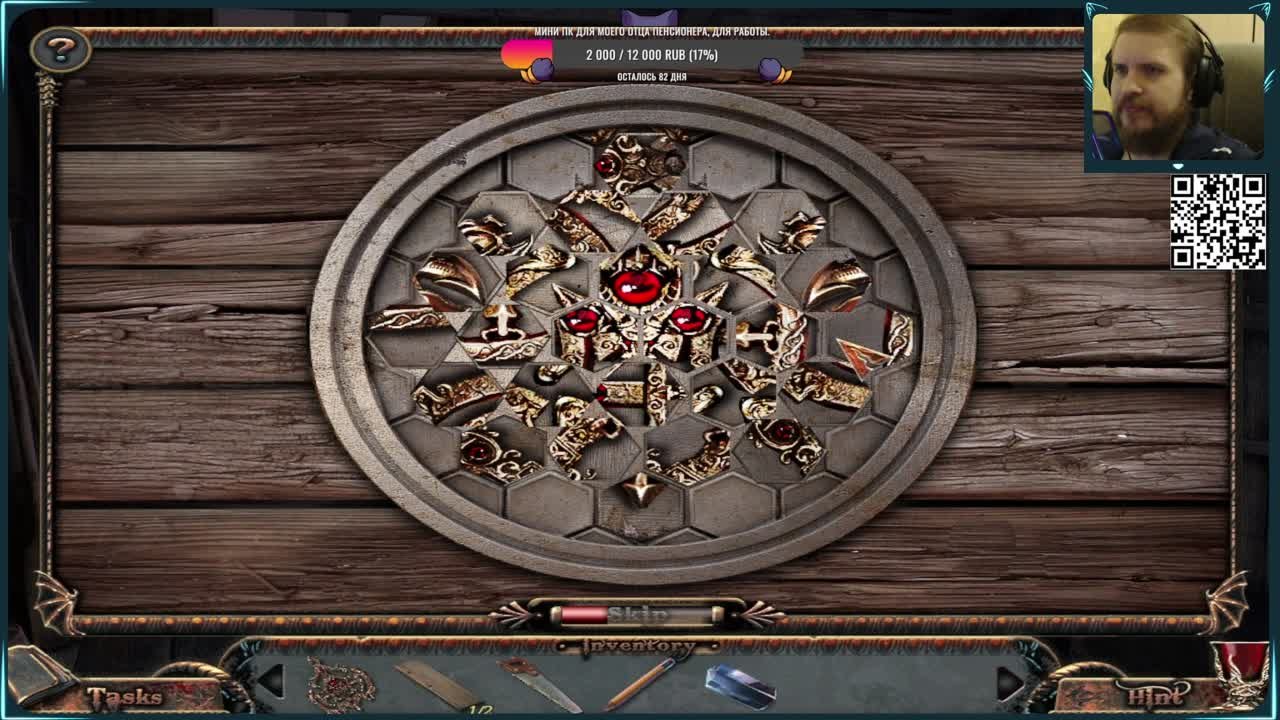
Task: Open the Tasks journal
Action: click(123, 695)
